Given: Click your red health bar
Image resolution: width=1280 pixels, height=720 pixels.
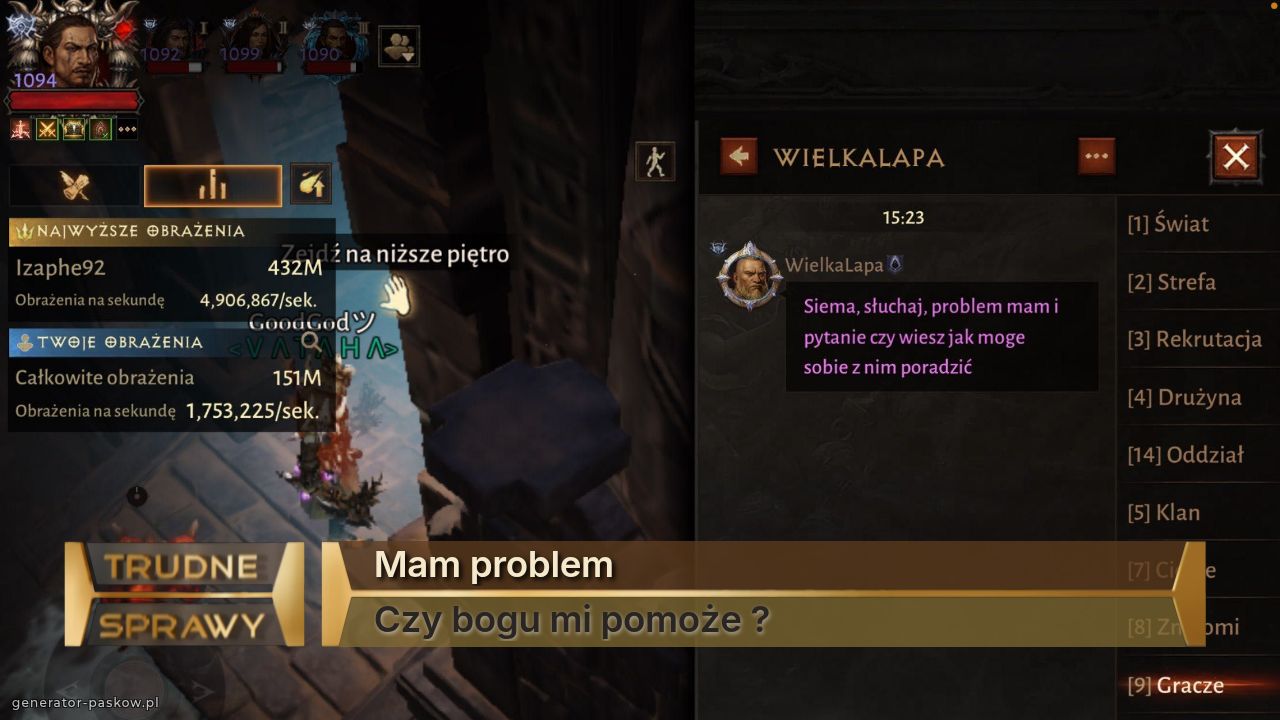Looking at the screenshot, I should click(x=75, y=98).
